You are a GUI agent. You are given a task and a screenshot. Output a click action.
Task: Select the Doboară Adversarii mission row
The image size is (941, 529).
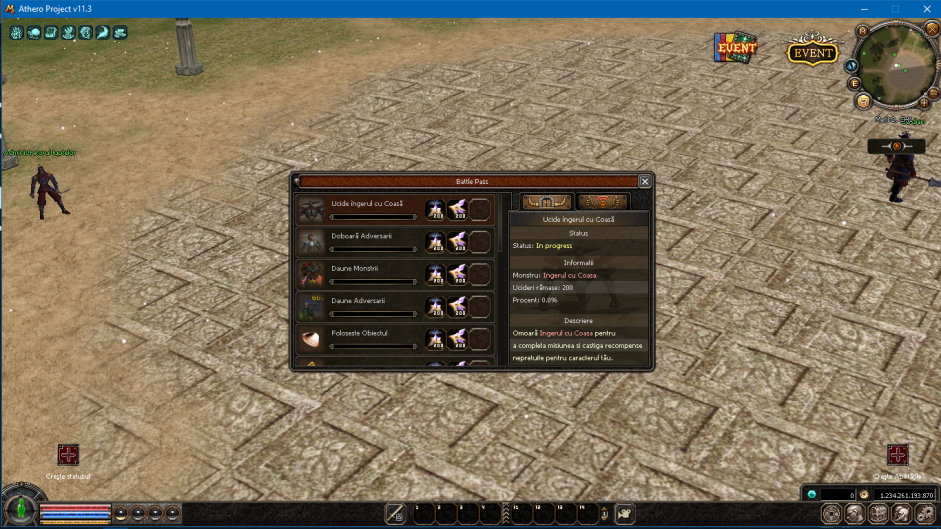(360, 241)
